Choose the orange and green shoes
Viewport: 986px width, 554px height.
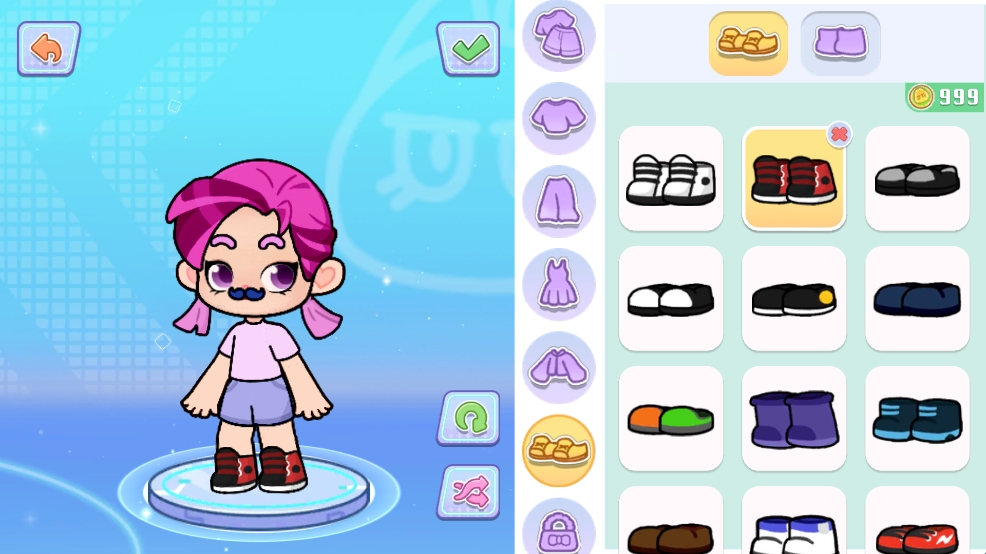pos(670,418)
